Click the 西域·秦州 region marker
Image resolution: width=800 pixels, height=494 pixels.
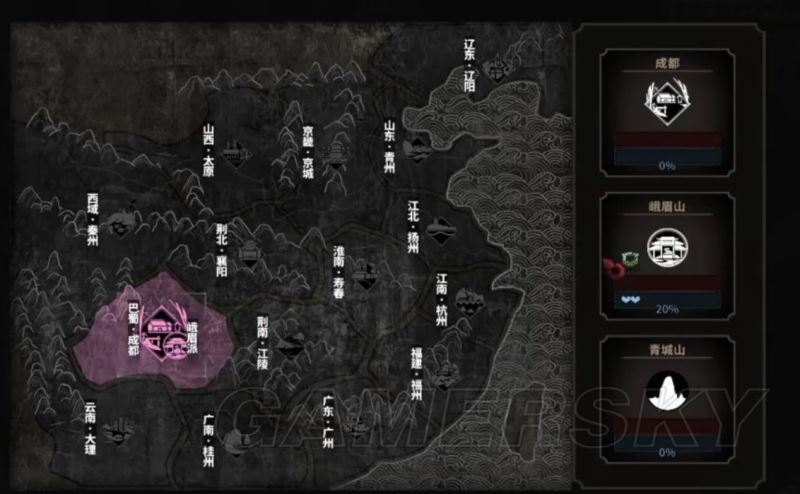pos(122,222)
